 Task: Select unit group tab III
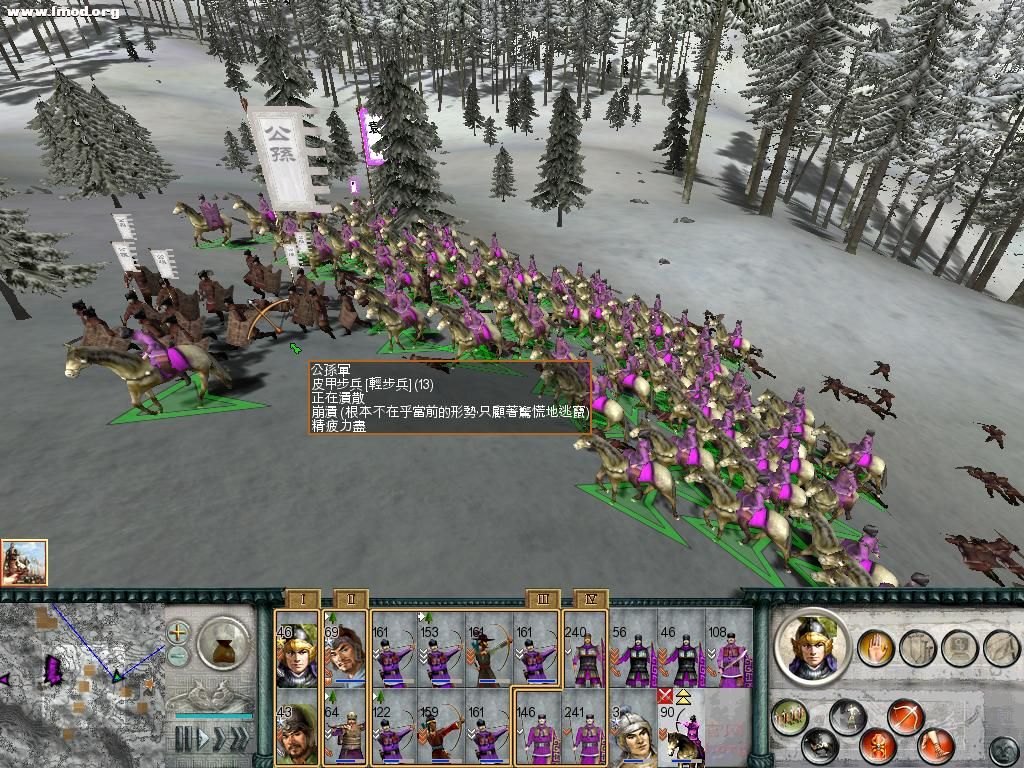point(543,599)
